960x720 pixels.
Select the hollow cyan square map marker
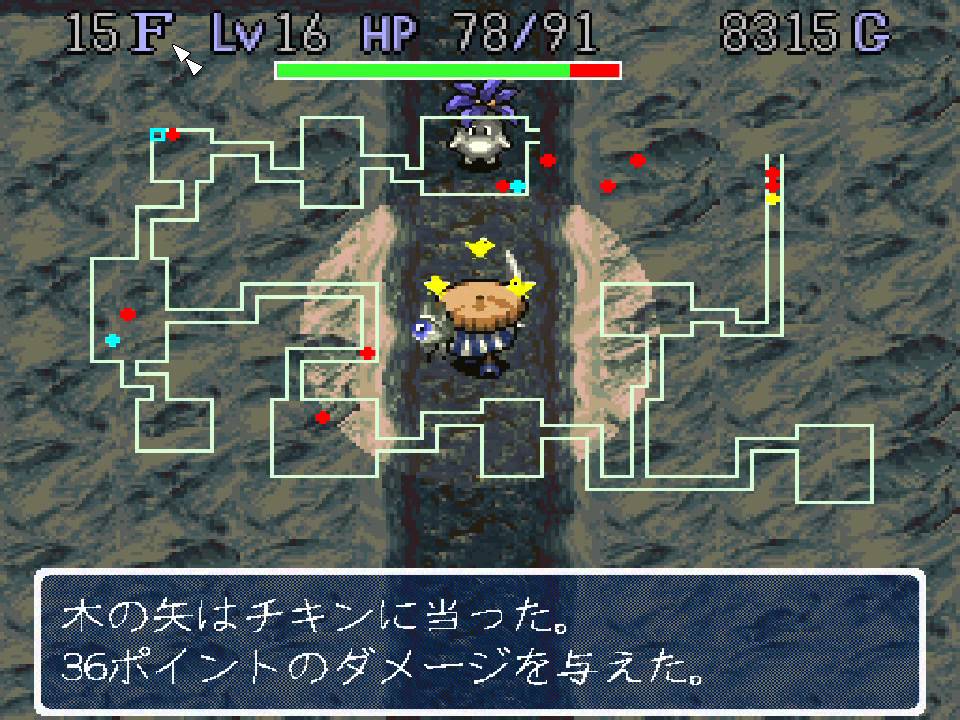click(157, 134)
